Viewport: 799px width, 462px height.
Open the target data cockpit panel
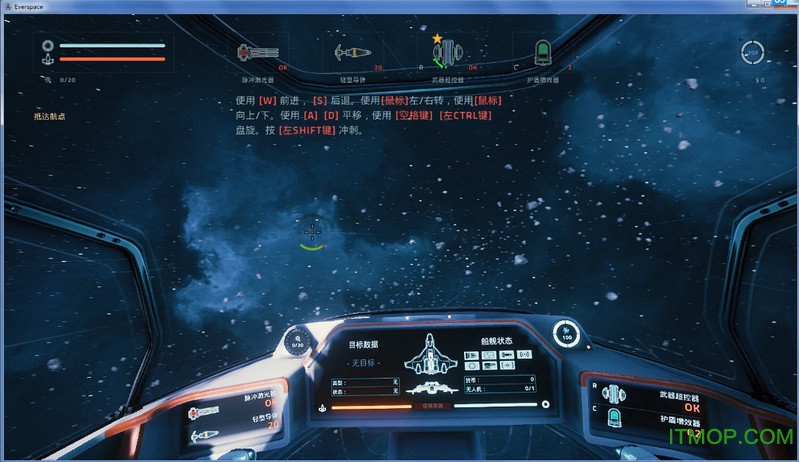pos(366,343)
